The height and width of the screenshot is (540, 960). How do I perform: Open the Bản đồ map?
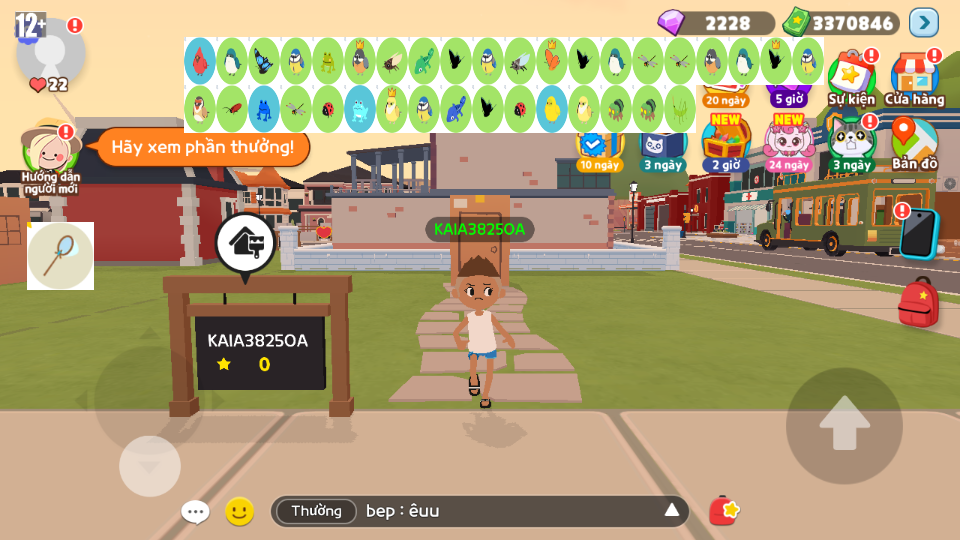point(914,141)
